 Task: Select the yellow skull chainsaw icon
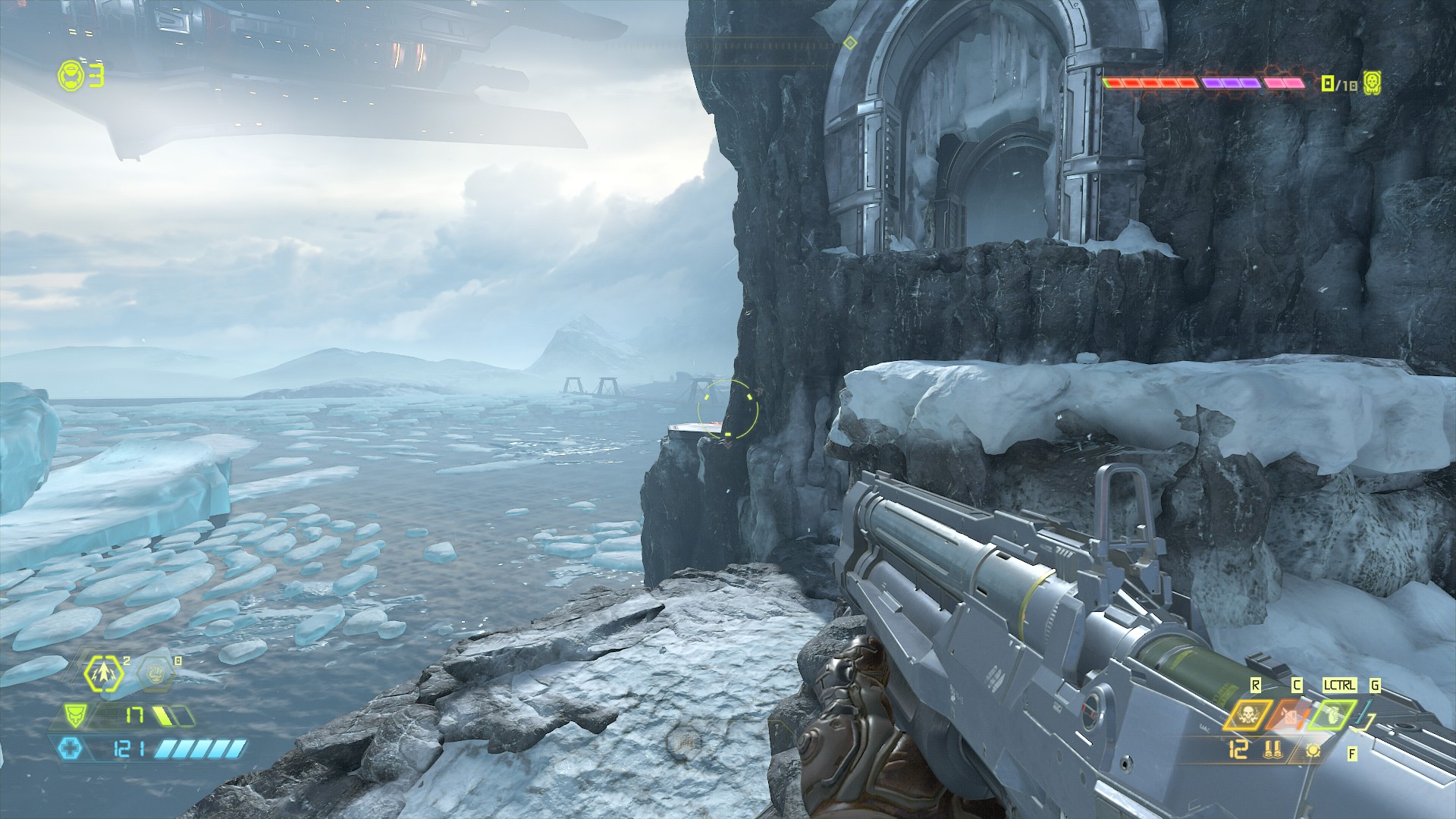(x=1246, y=715)
